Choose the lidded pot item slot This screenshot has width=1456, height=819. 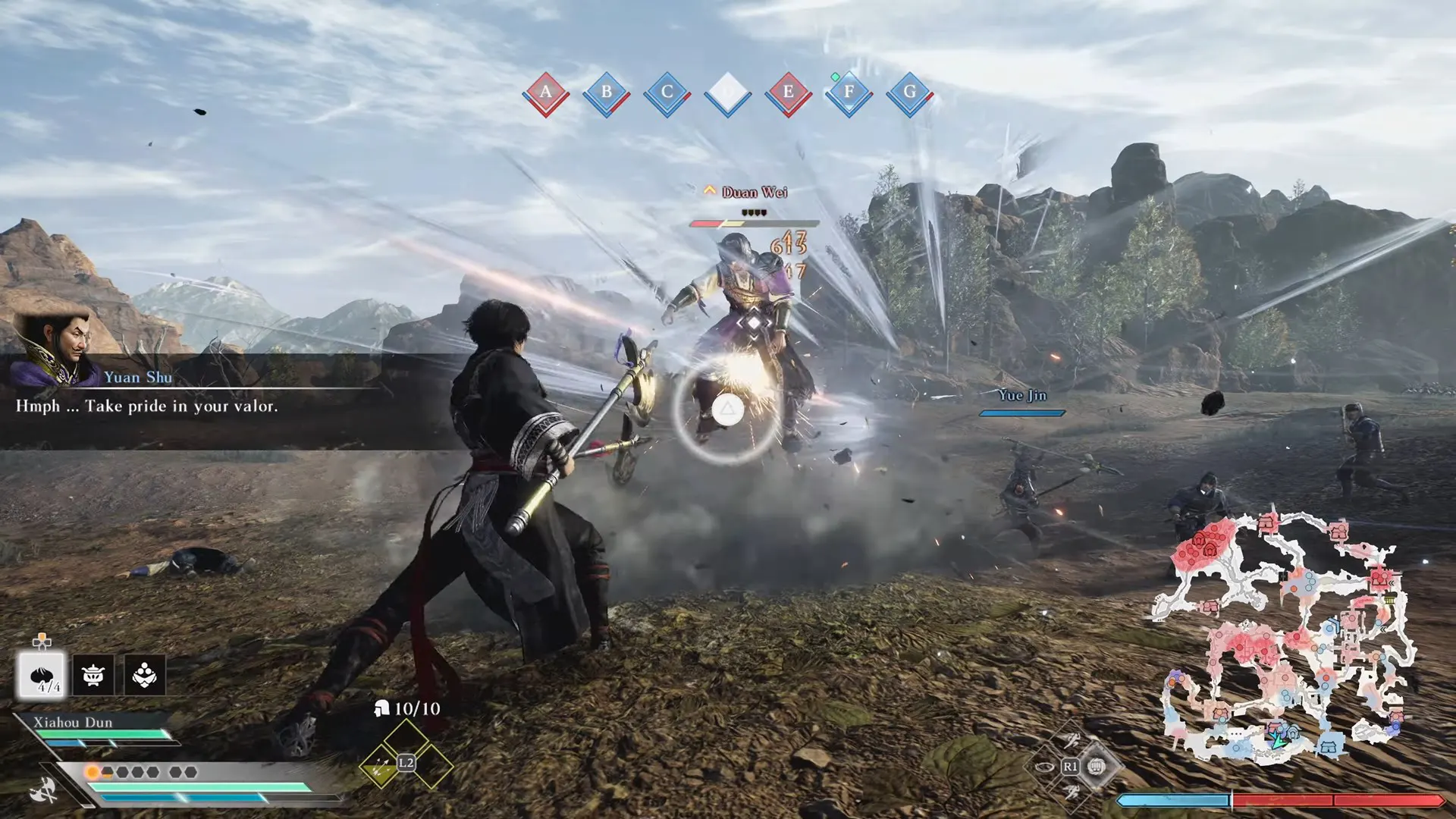pyautogui.click(x=93, y=674)
